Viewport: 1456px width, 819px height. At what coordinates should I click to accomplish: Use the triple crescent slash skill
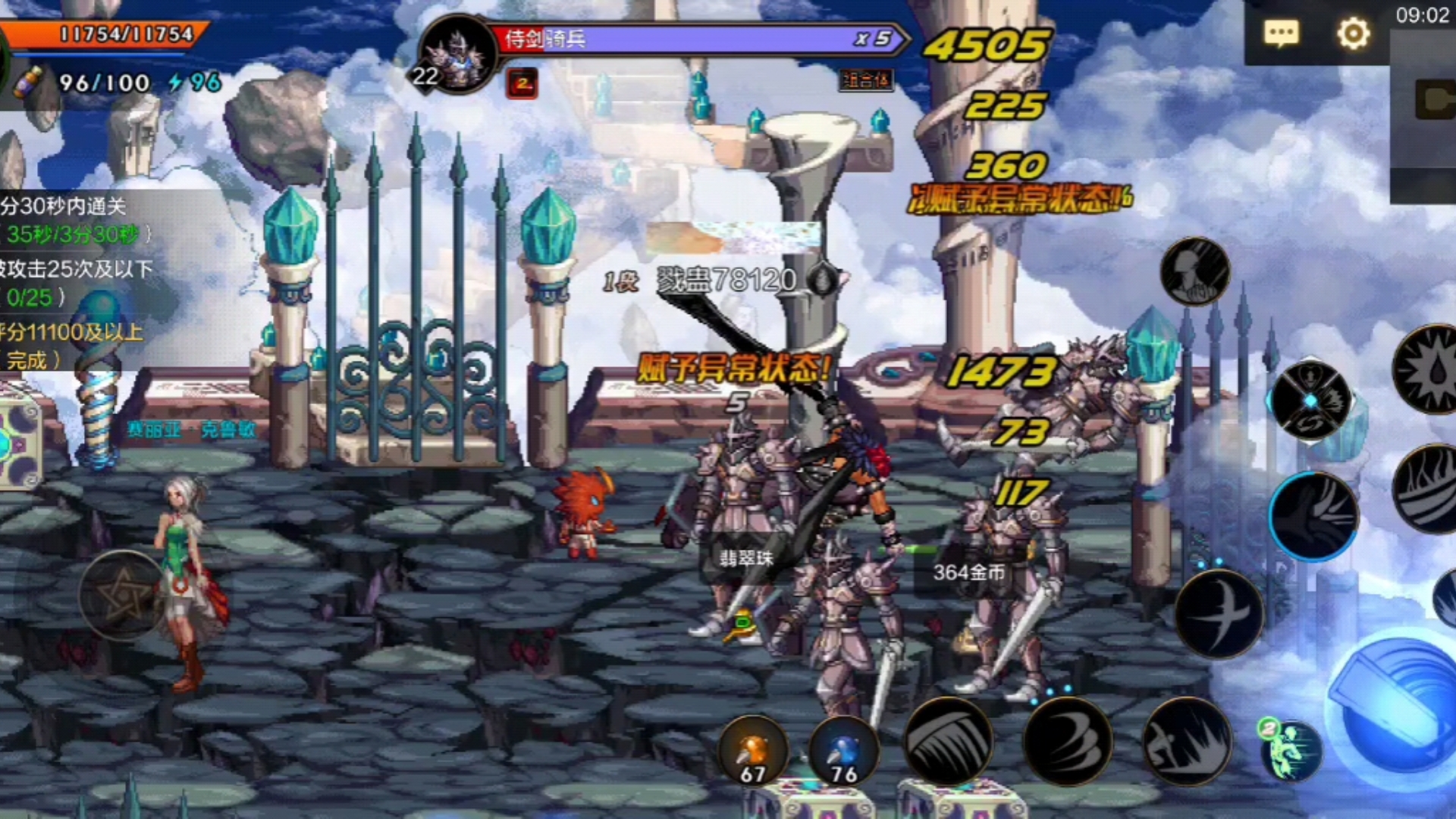(1068, 741)
